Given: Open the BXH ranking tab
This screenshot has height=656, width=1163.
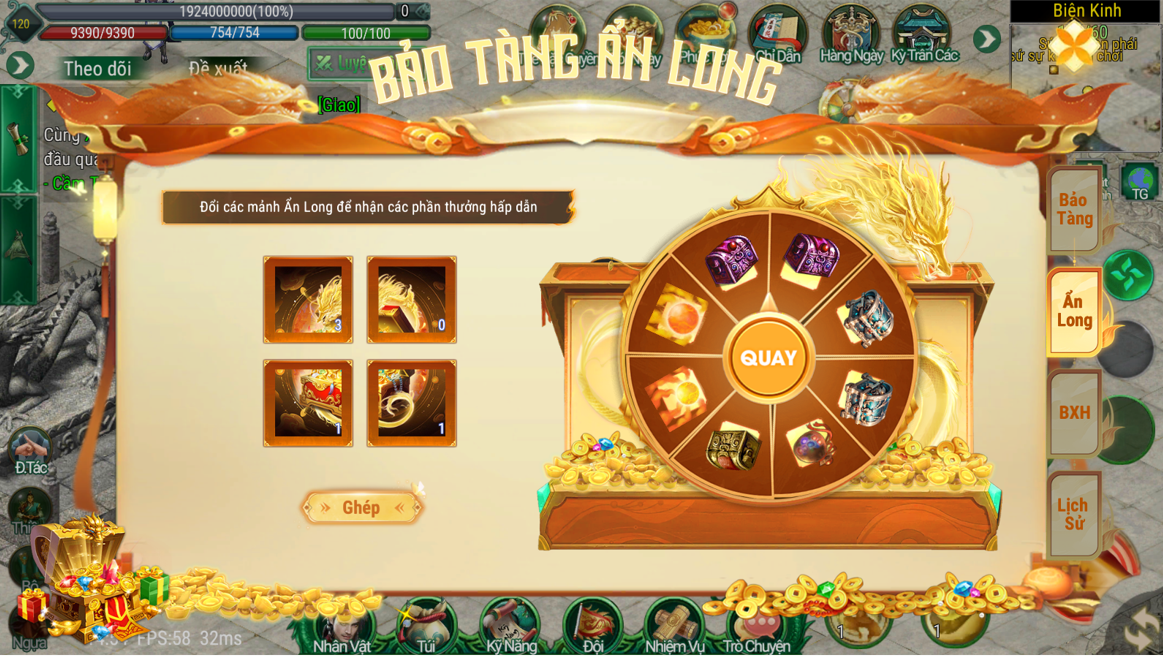Looking at the screenshot, I should [1075, 412].
